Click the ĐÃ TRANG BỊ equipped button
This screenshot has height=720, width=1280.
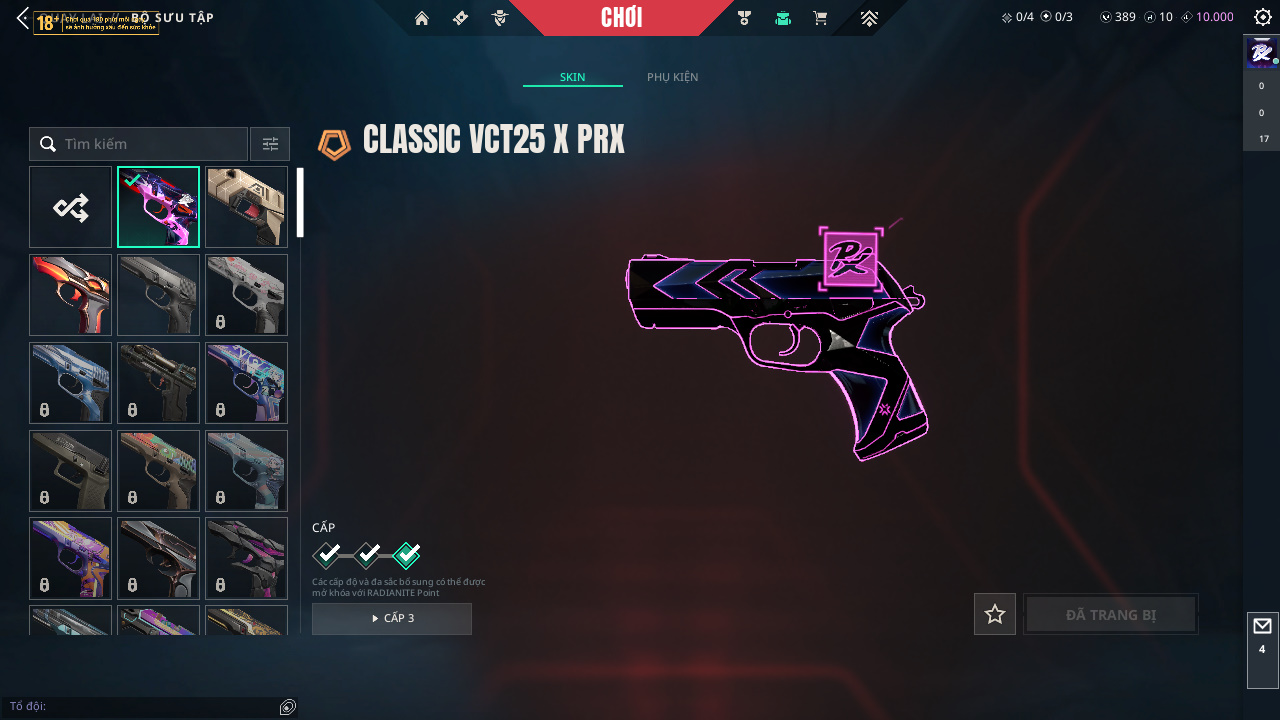[1111, 614]
